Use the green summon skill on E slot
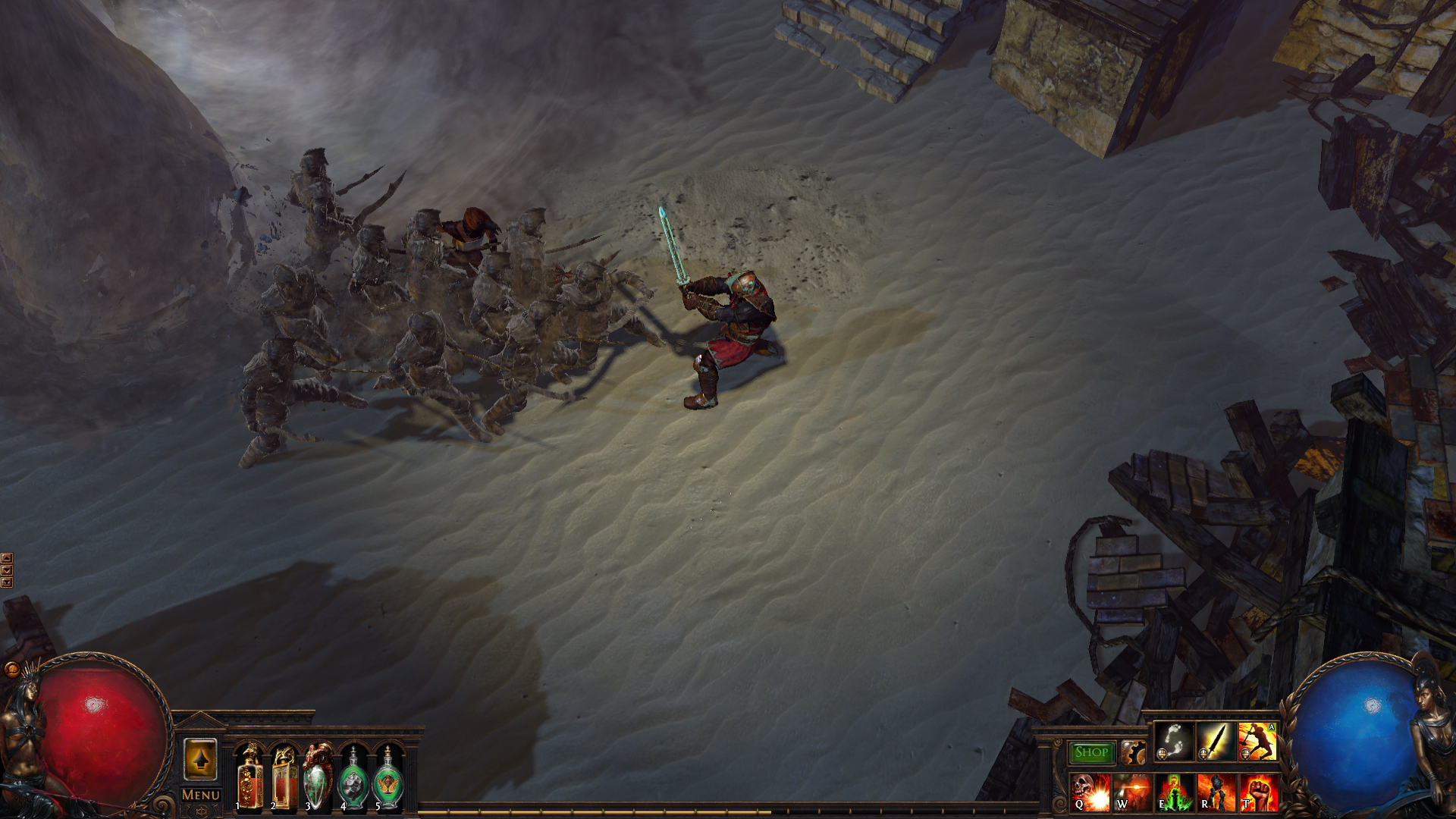The height and width of the screenshot is (819, 1456). tap(1173, 793)
